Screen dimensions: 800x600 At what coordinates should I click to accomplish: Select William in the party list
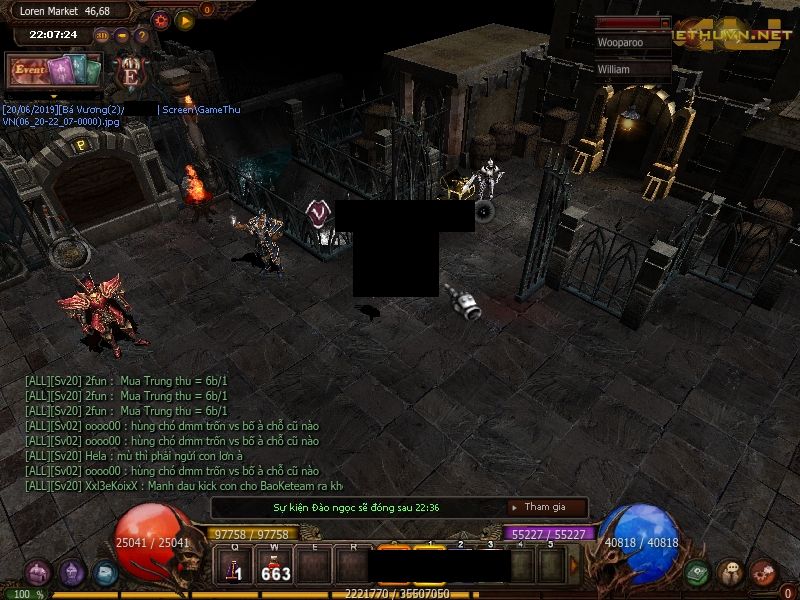[633, 70]
